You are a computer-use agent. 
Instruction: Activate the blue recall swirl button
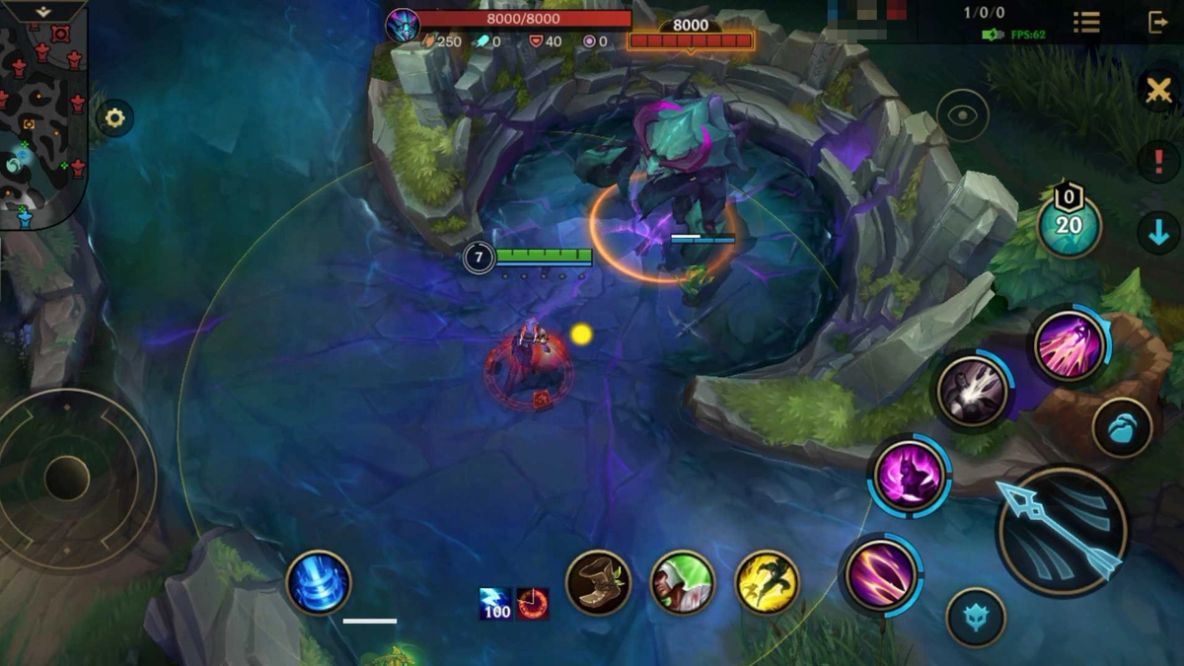tap(319, 583)
